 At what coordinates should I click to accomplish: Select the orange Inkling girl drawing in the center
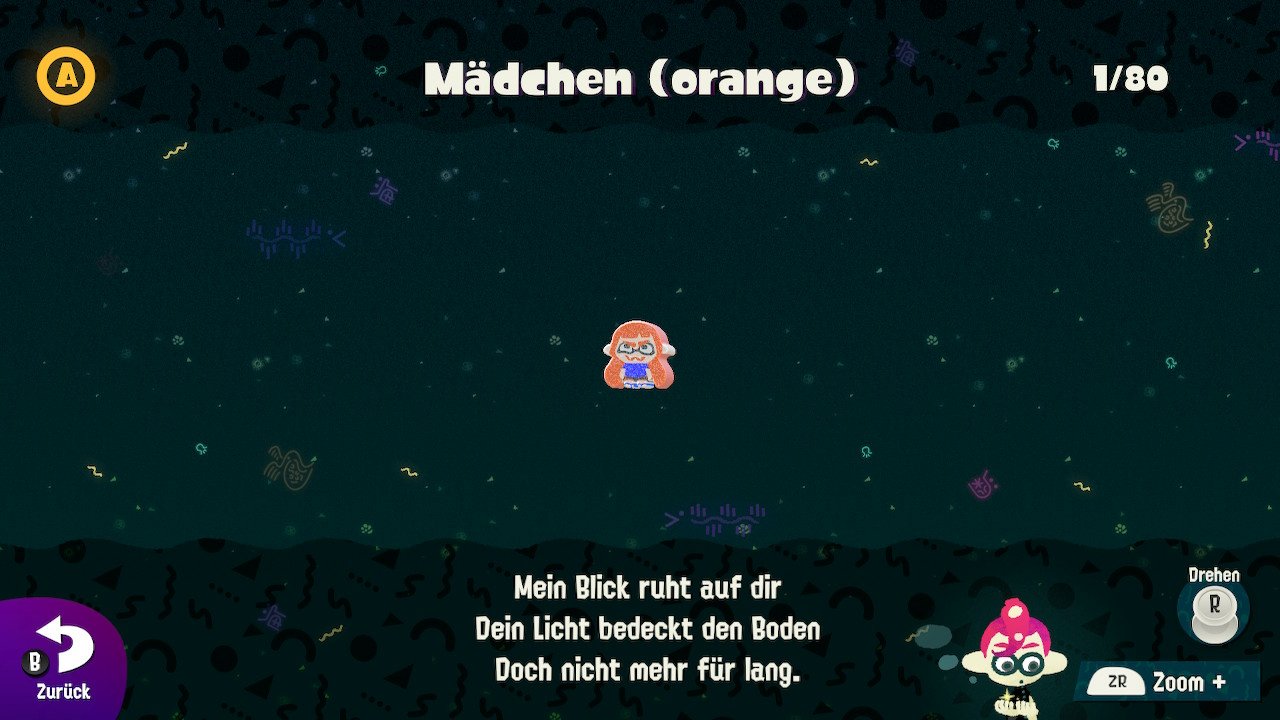point(640,355)
